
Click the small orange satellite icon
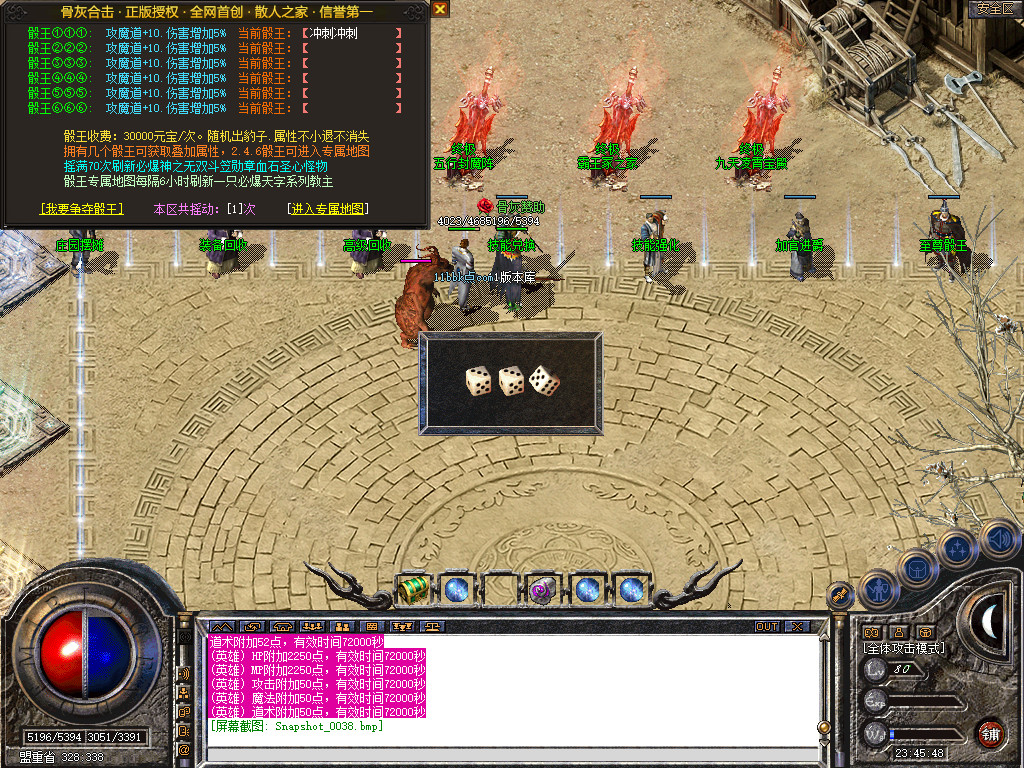point(841,597)
